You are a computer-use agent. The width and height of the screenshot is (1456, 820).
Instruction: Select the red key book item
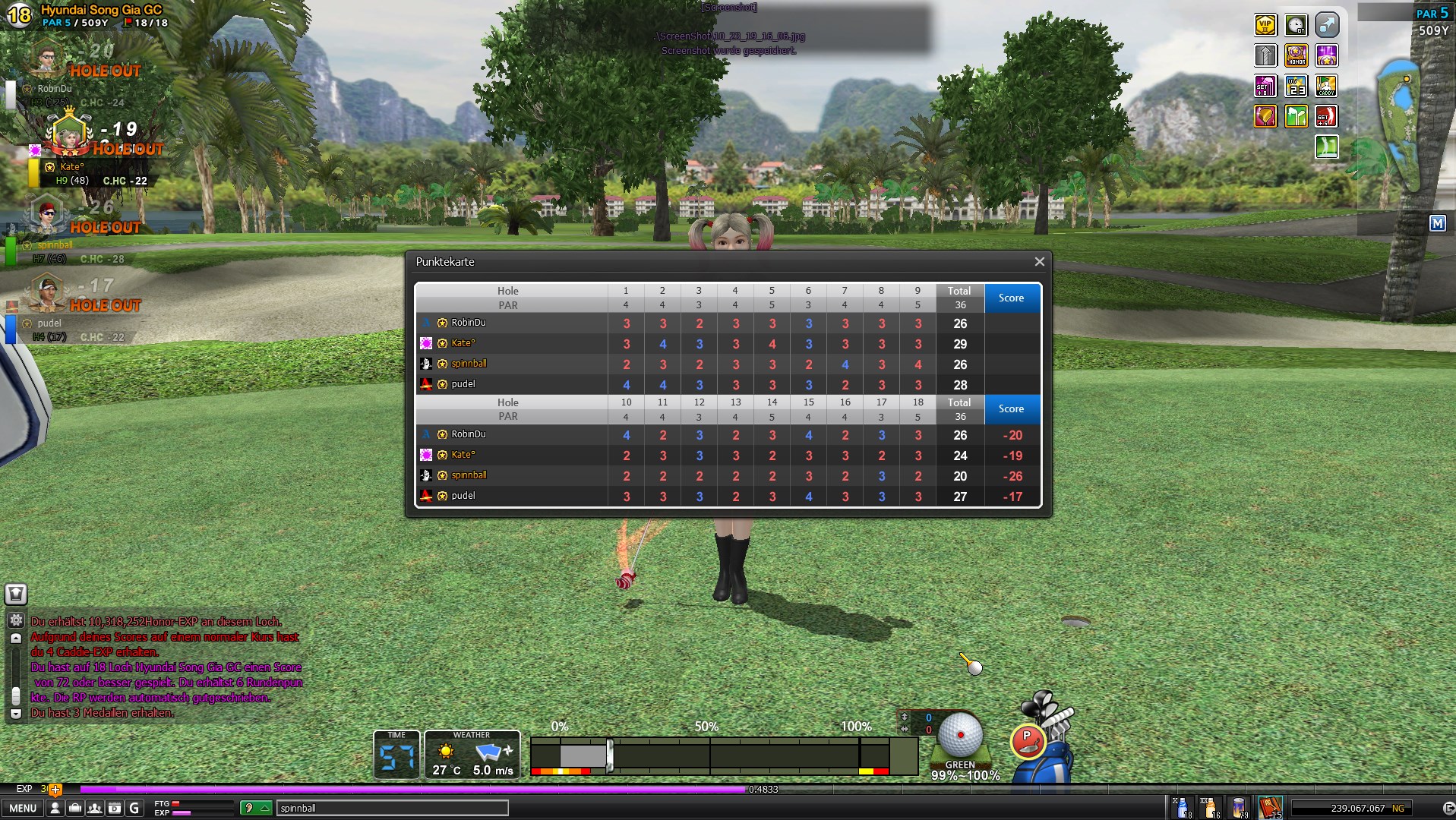(1269, 807)
